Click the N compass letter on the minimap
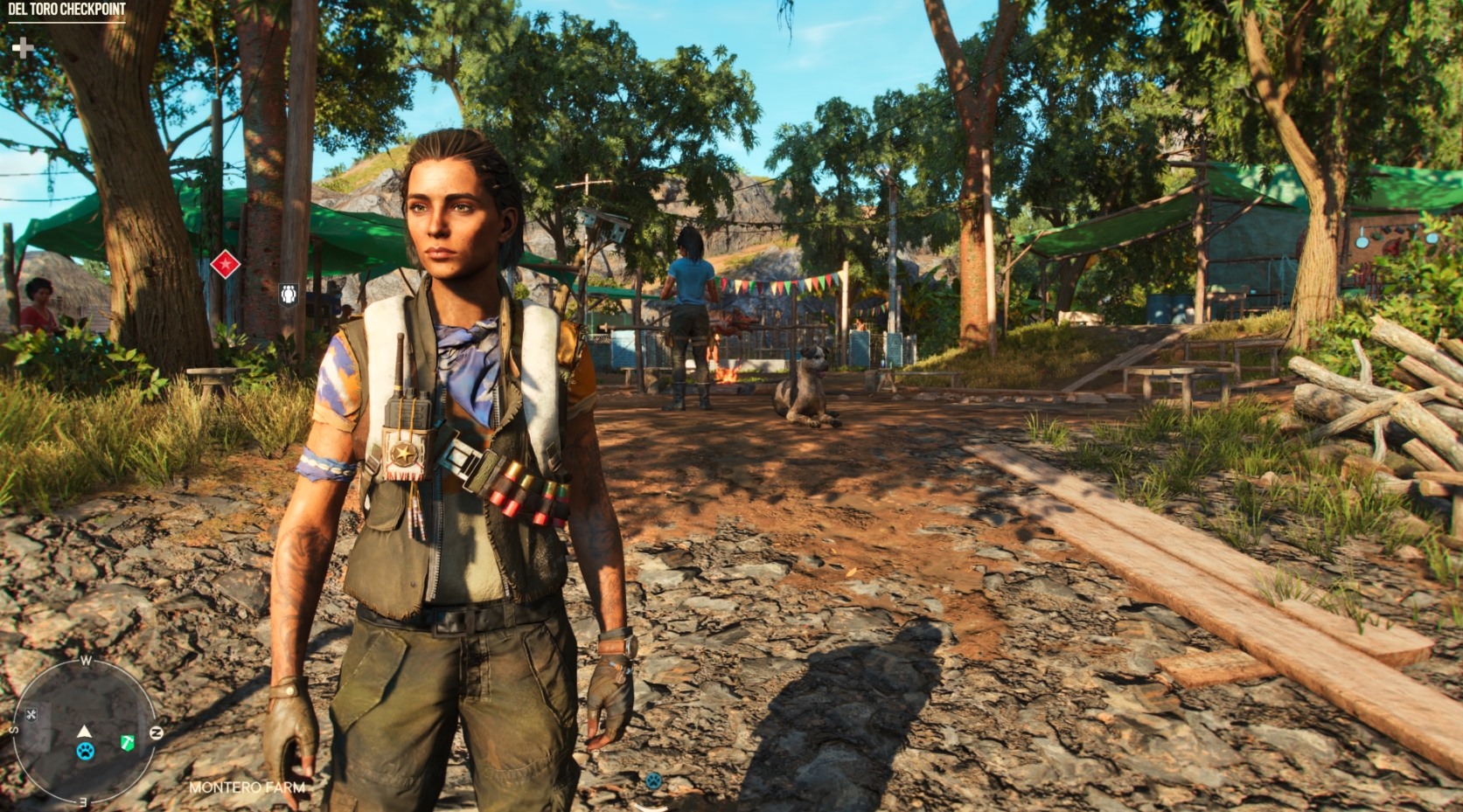The height and width of the screenshot is (812, 1463). pos(157,732)
